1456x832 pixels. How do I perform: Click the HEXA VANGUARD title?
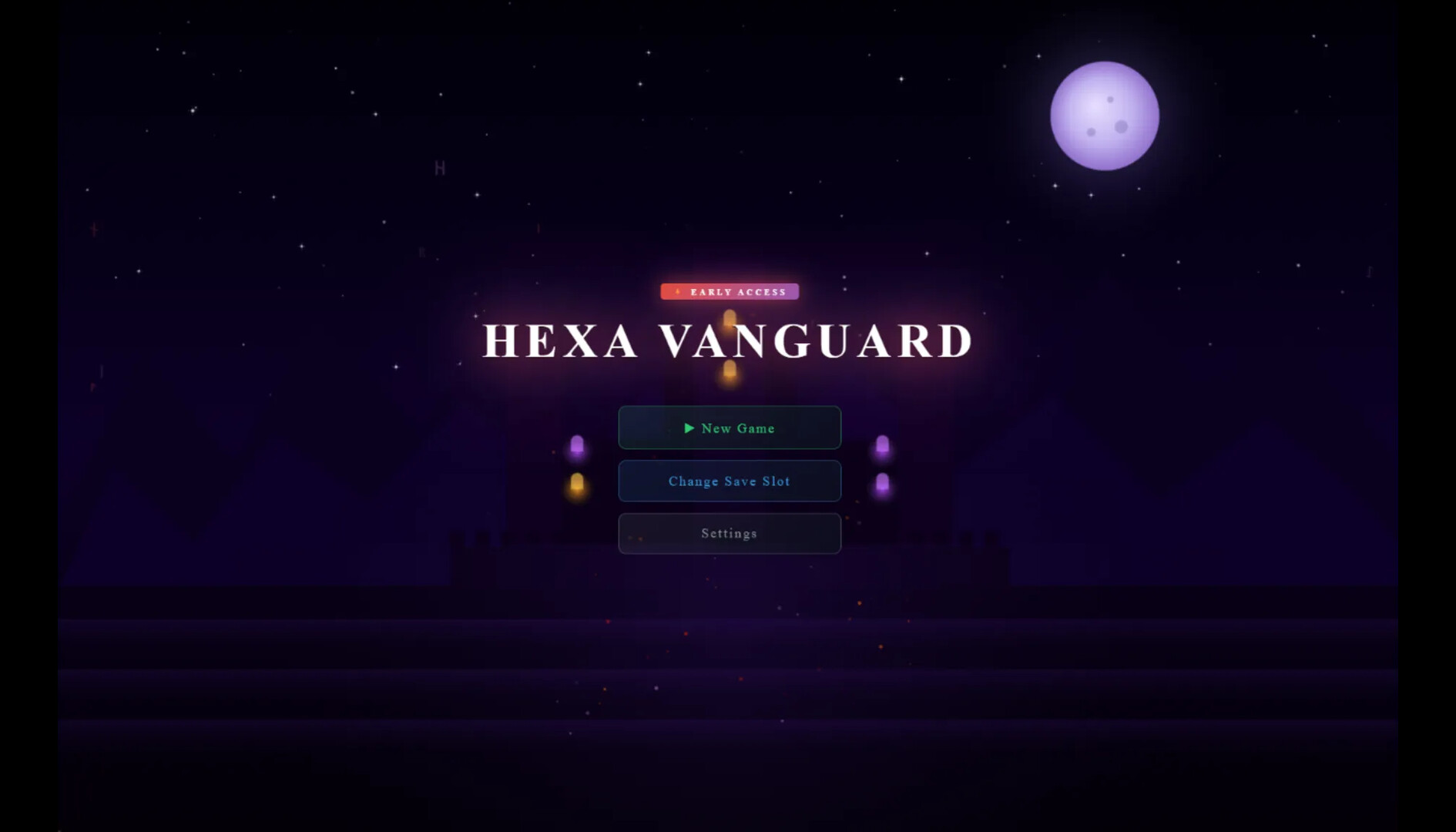[729, 340]
